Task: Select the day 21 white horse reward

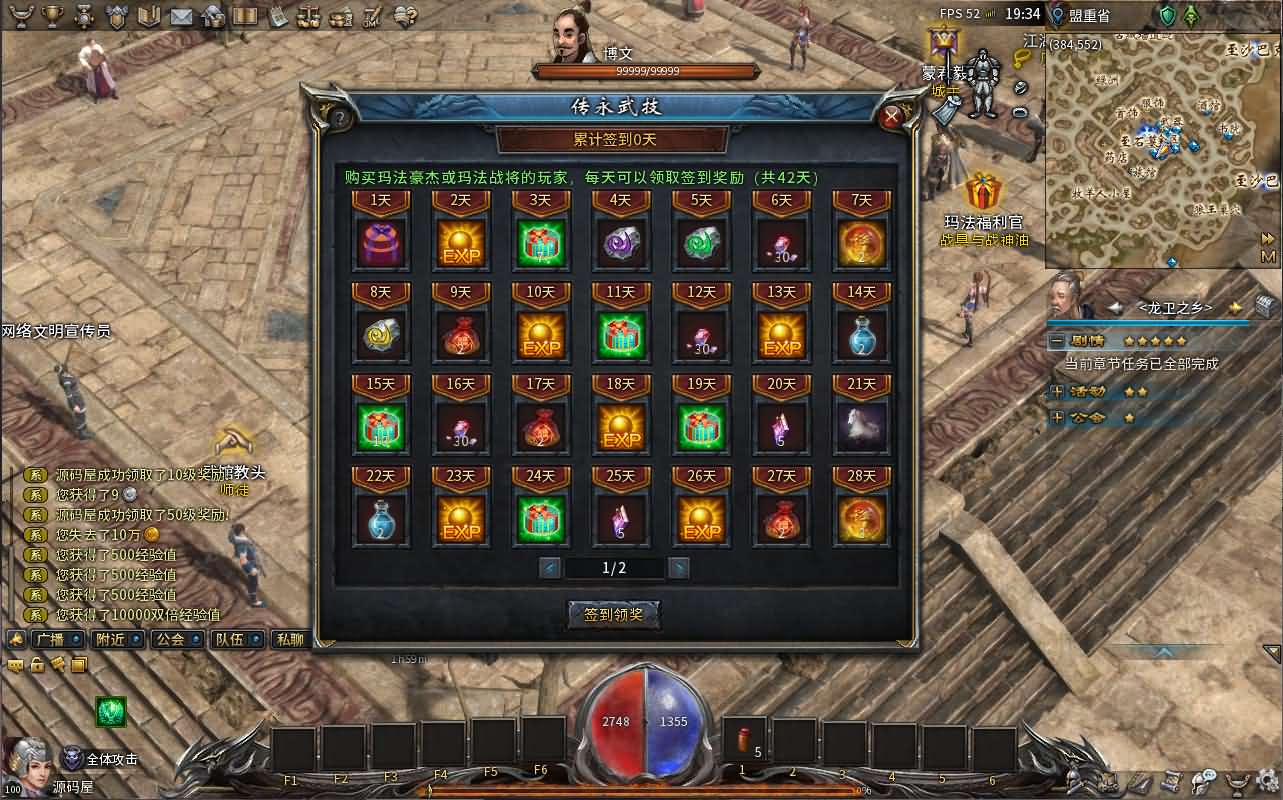Action: [861, 427]
